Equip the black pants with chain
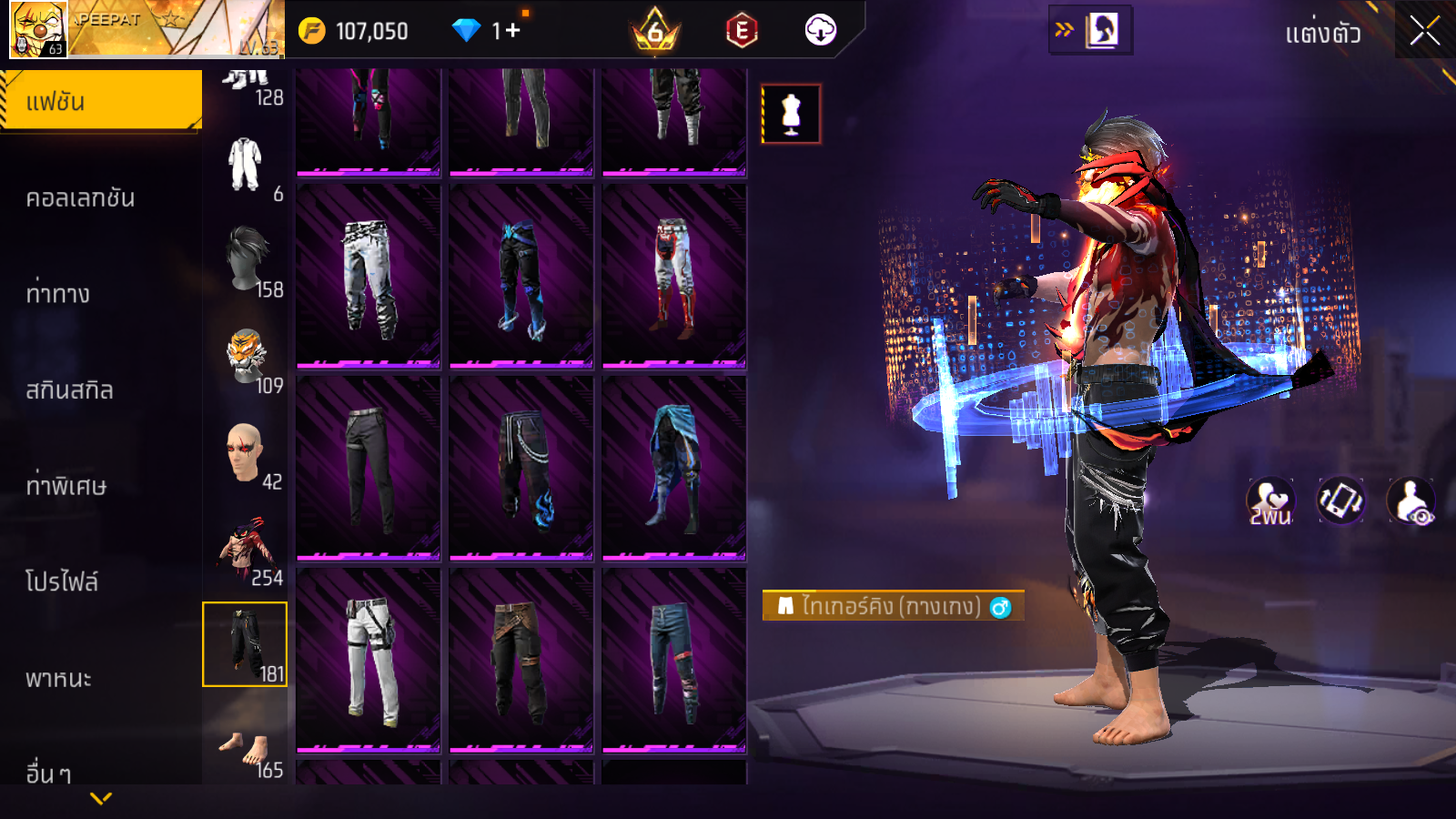 [521, 469]
